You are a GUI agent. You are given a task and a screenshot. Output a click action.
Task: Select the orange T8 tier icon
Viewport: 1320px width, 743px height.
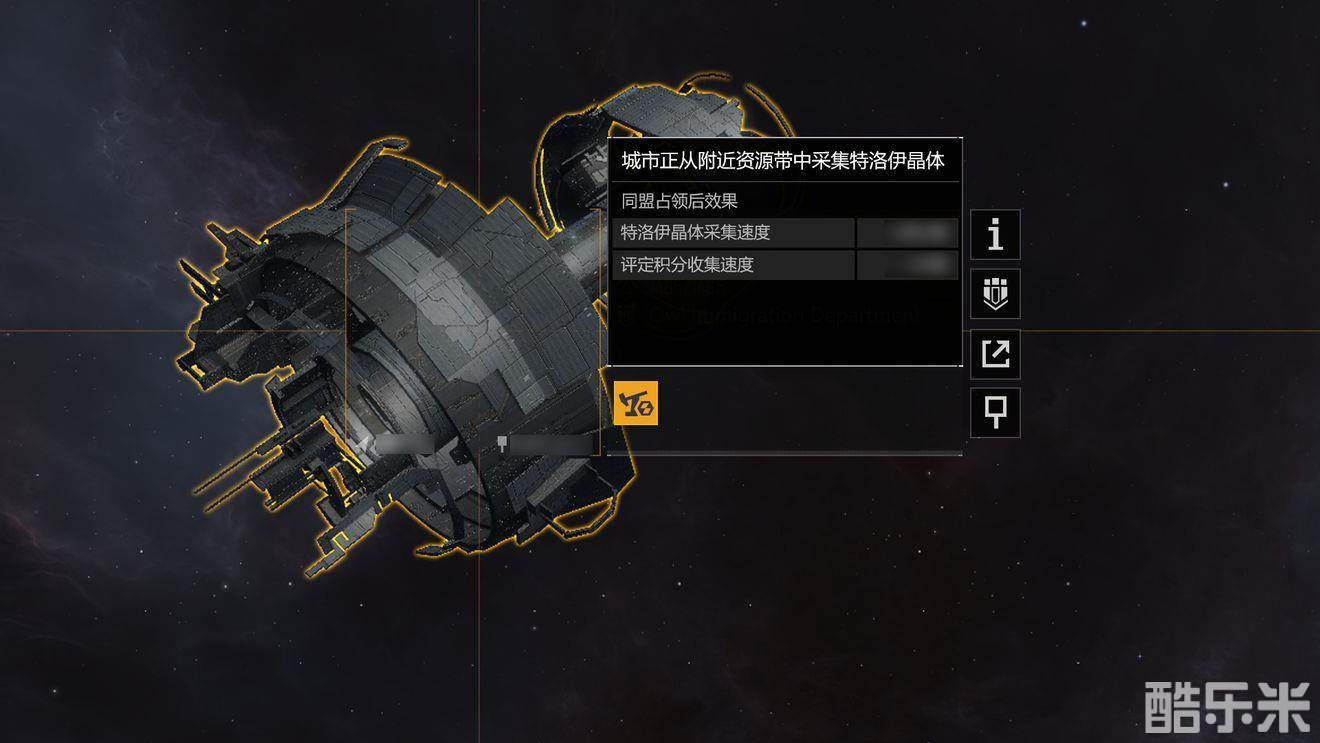636,403
